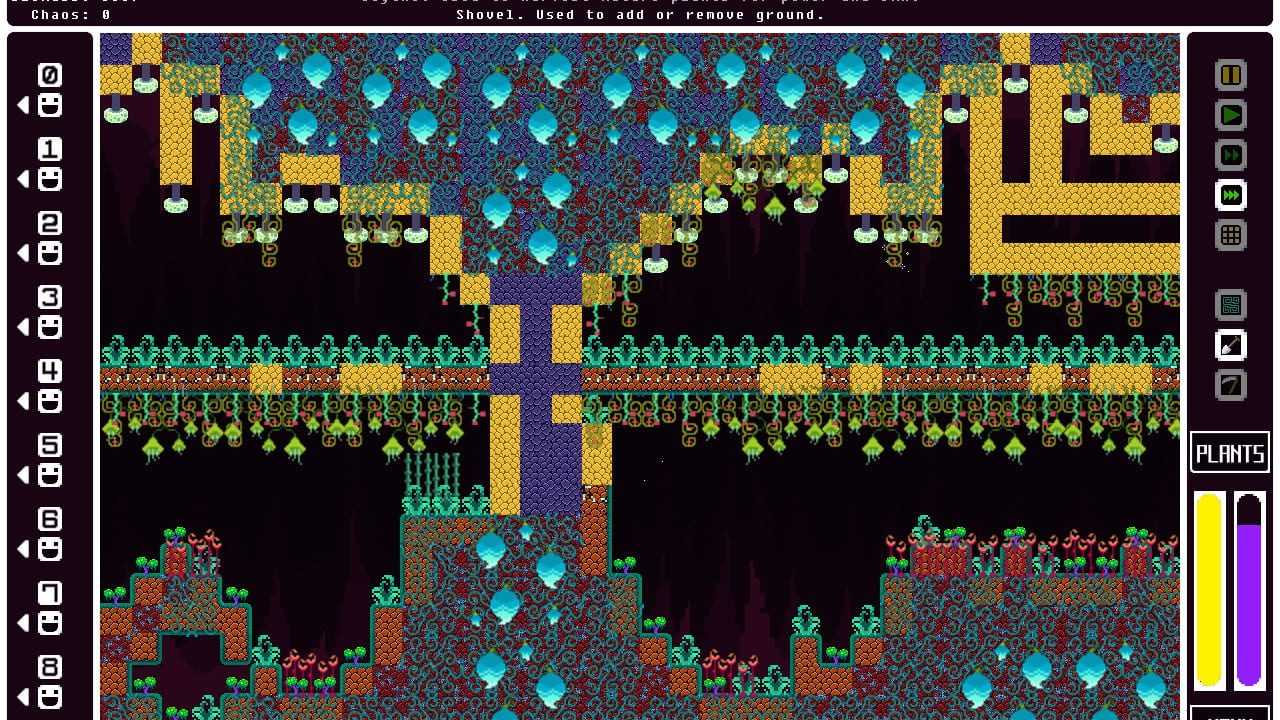Pick smiley face slot number 3
The width and height of the screenshot is (1280, 720).
pos(49,327)
